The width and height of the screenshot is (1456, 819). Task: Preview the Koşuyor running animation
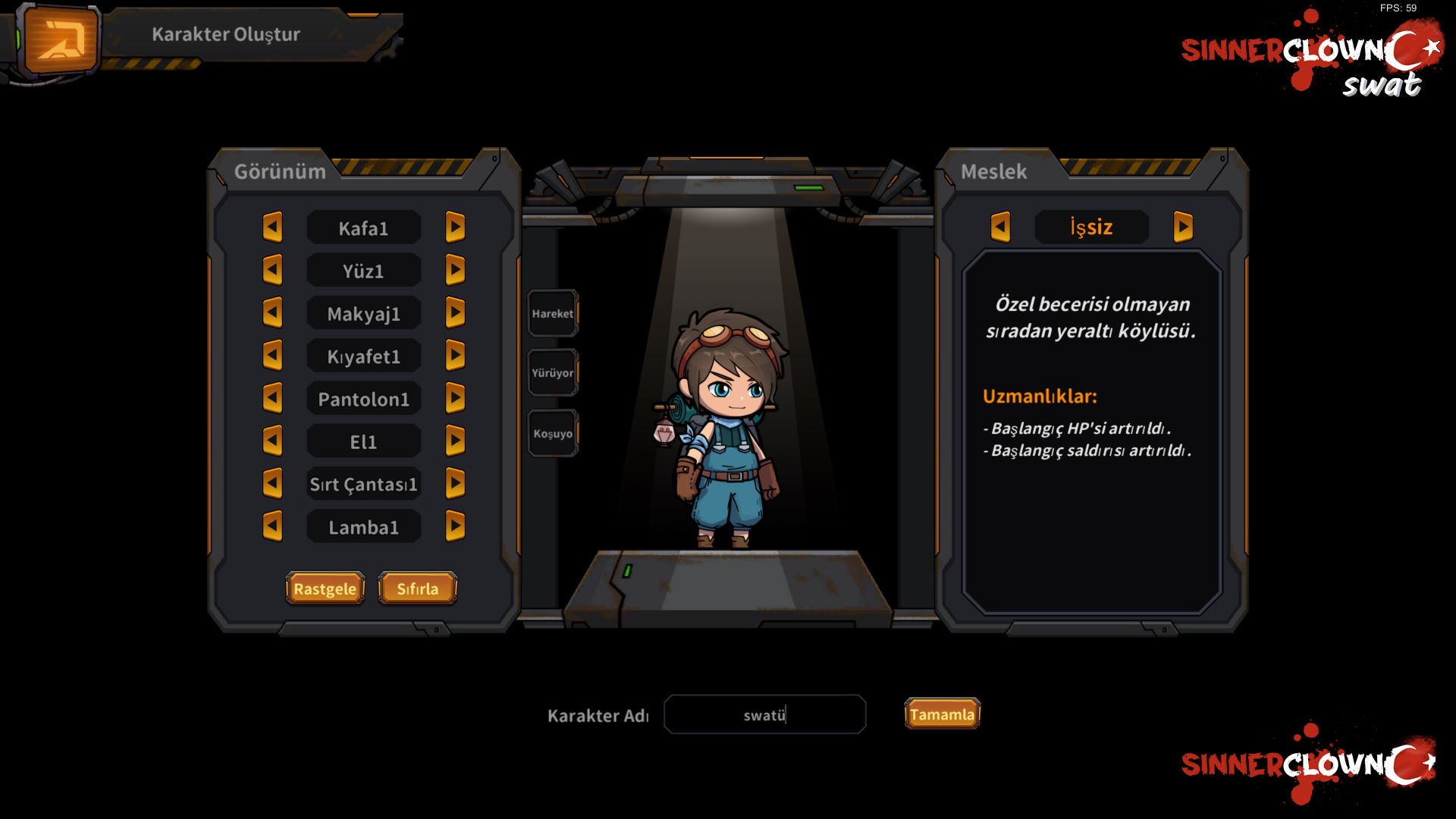point(553,434)
